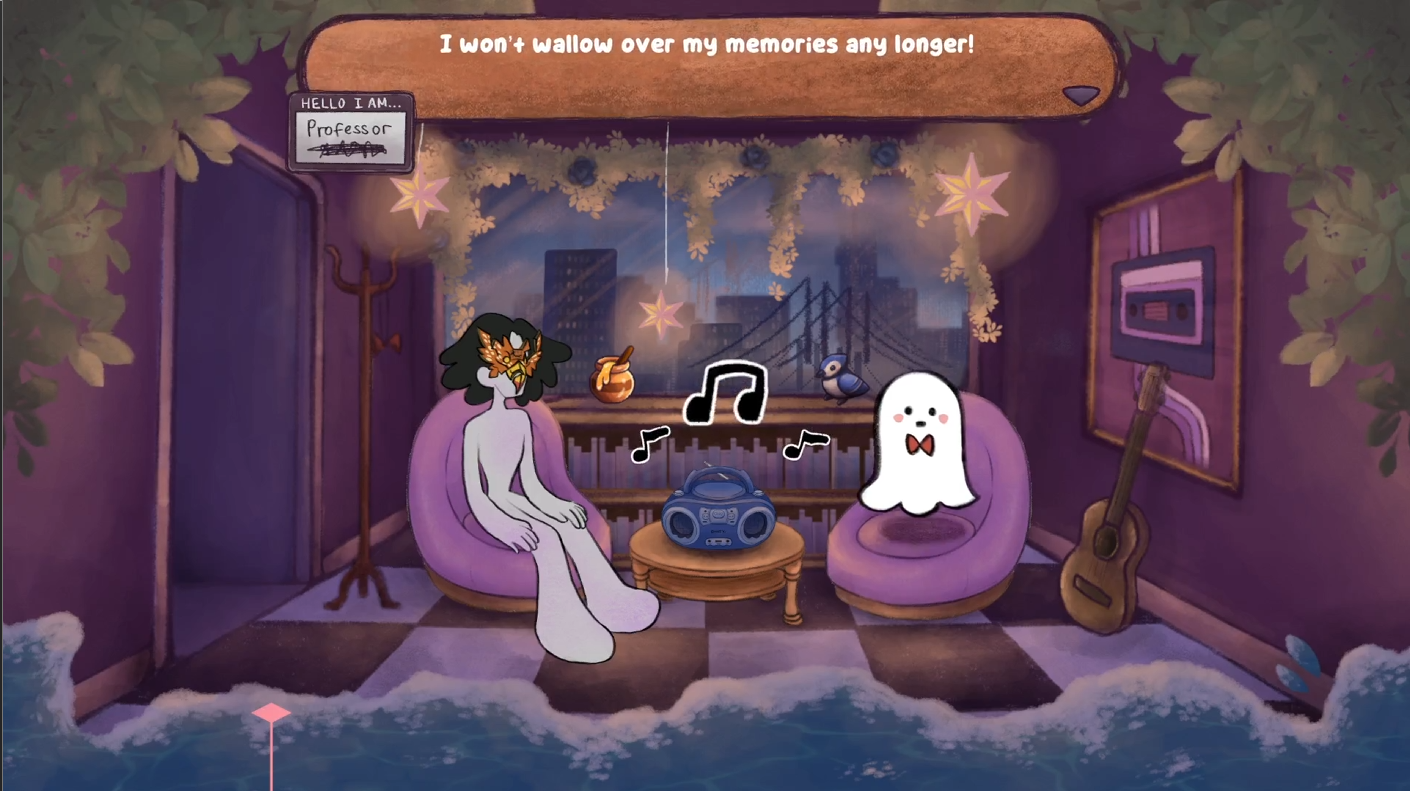Click the dialogue text about wallowing over memories

(x=707, y=44)
